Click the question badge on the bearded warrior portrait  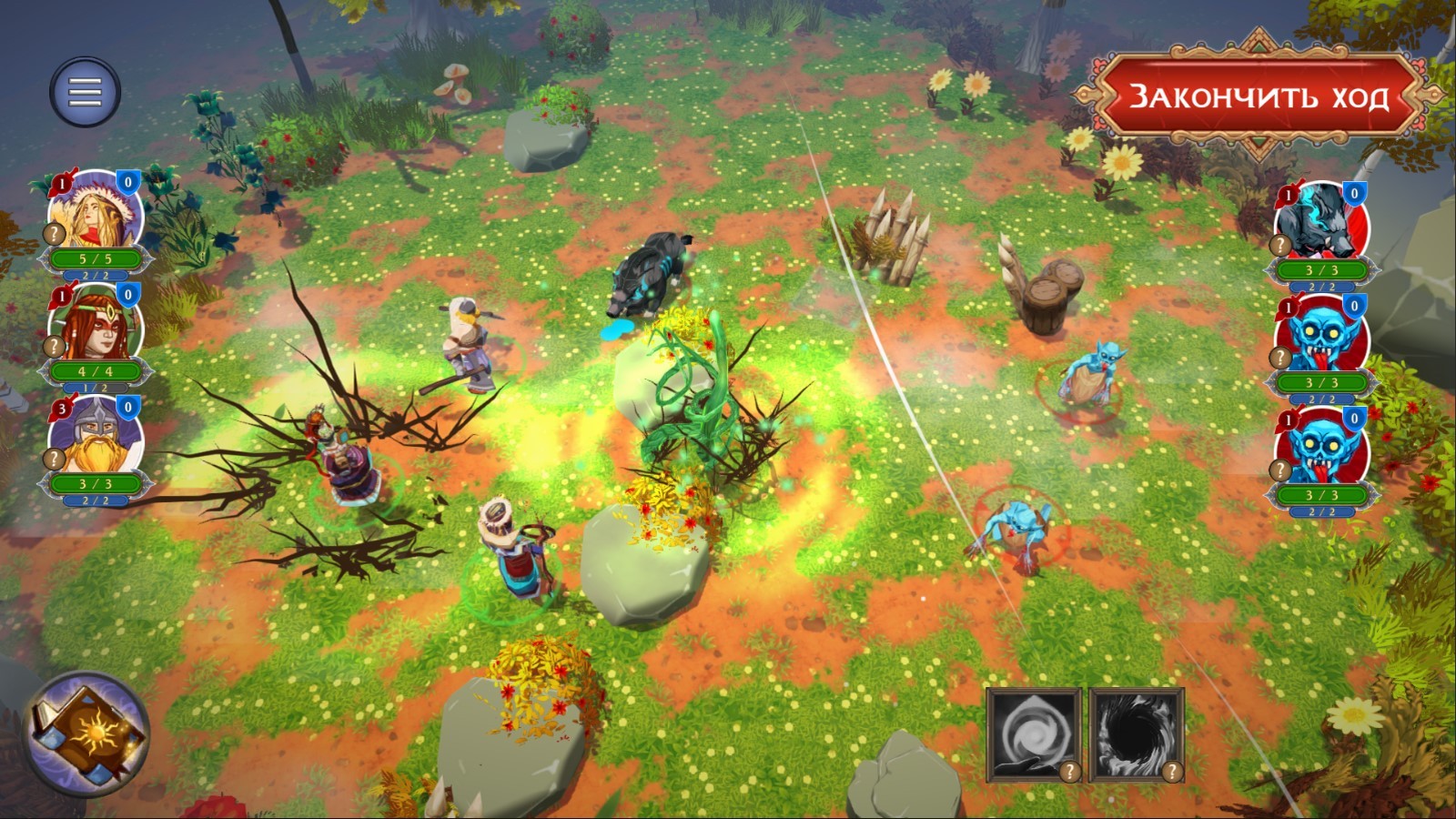pos(55,458)
